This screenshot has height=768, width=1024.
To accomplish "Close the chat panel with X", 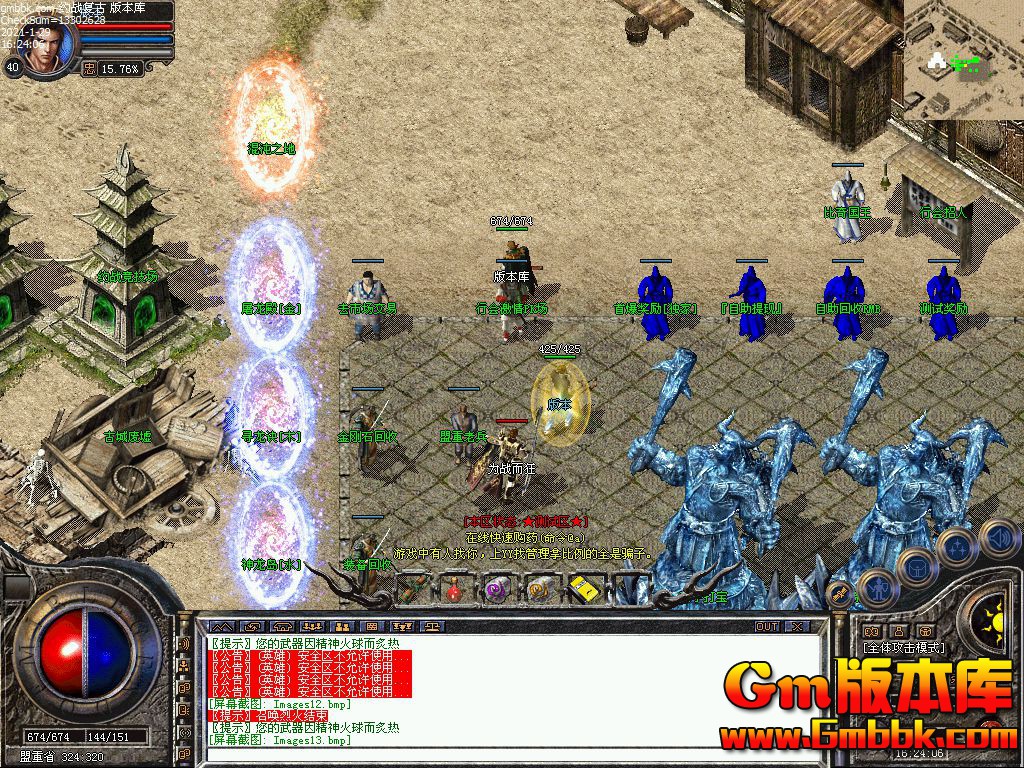I will point(797,626).
